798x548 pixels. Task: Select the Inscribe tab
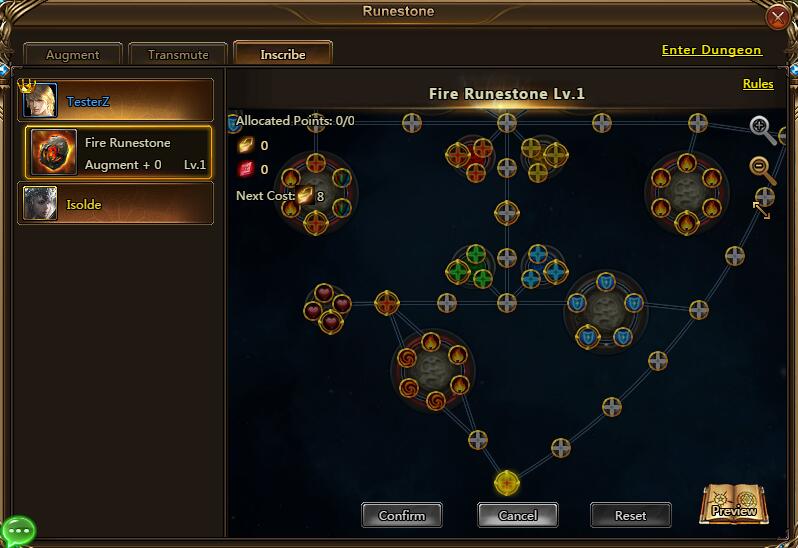(x=283, y=54)
